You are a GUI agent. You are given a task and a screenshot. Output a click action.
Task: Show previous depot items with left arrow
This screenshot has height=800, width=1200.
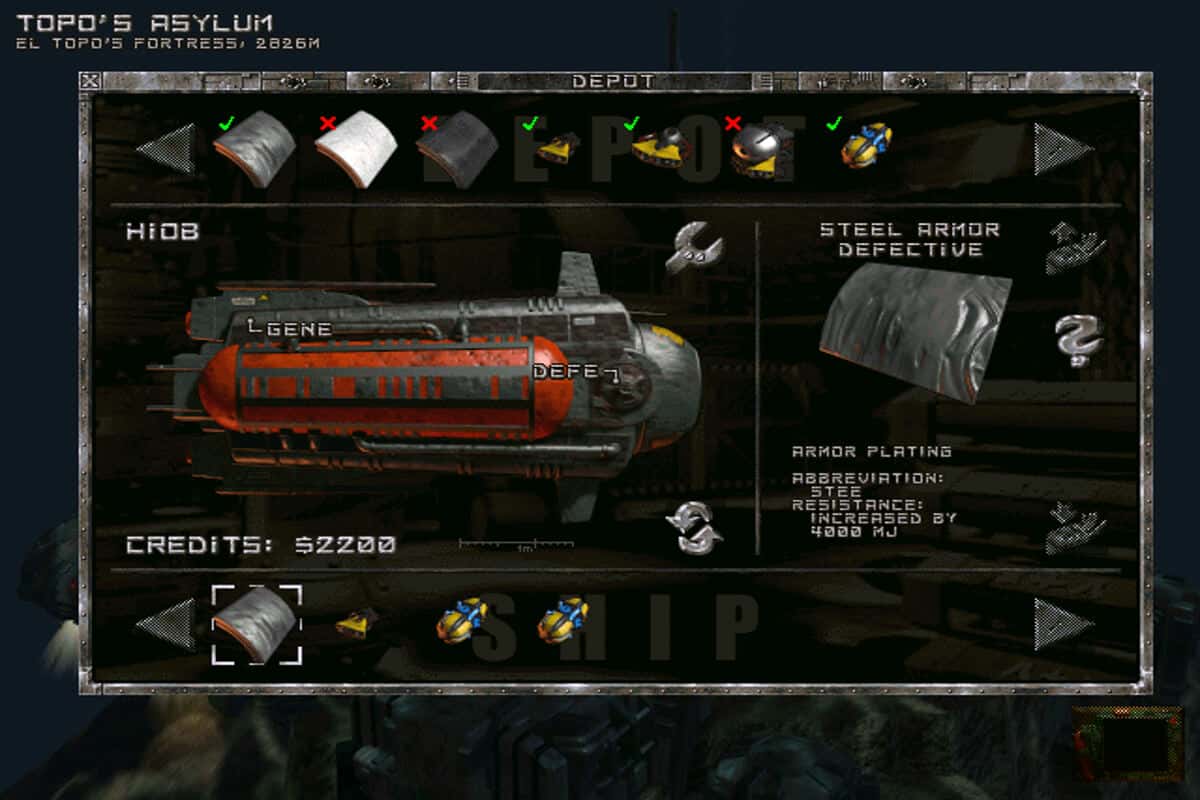[x=166, y=149]
